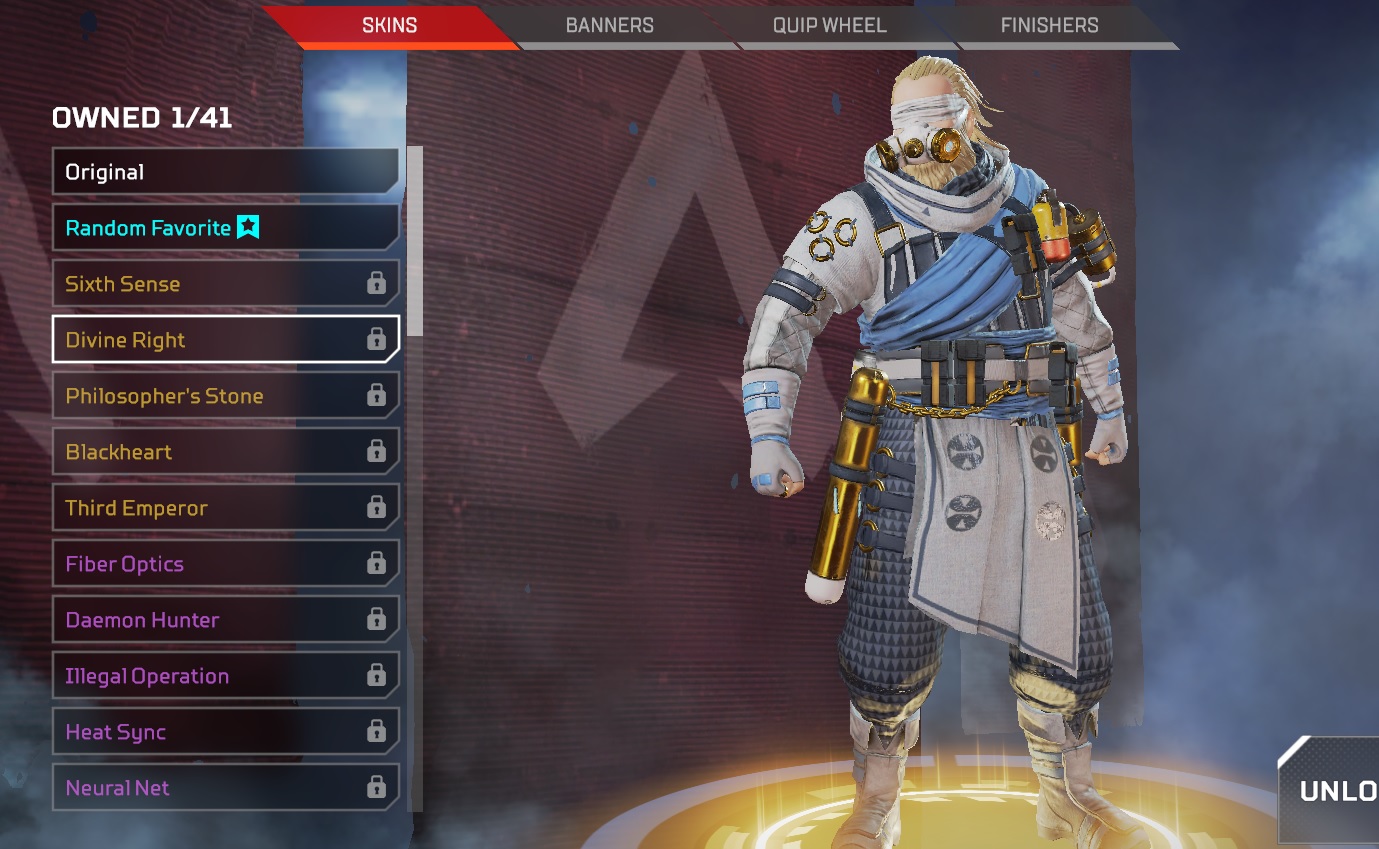
Task: Switch to the BANNERS tab
Action: pyautogui.click(x=610, y=25)
